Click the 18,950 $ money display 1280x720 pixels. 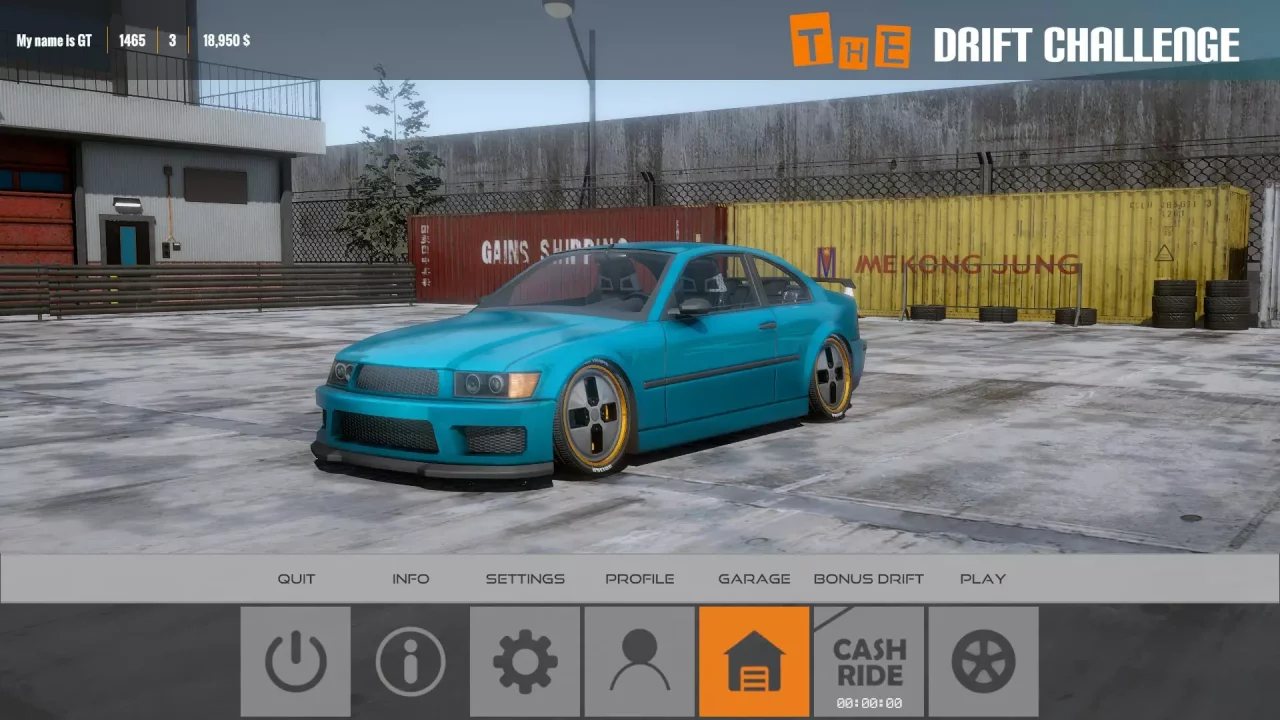pos(226,40)
